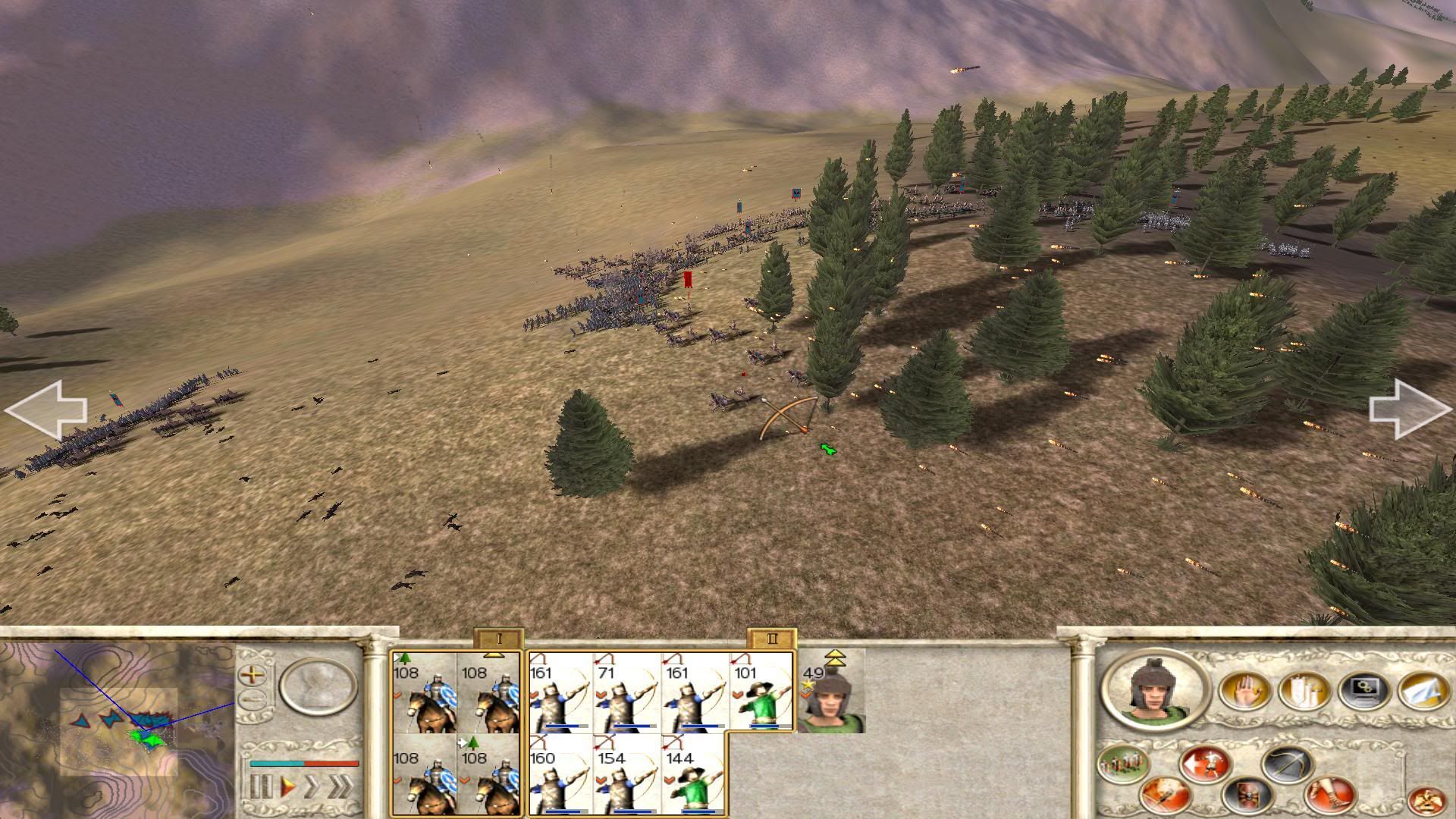
Task: Pause the battle
Action: [260, 787]
